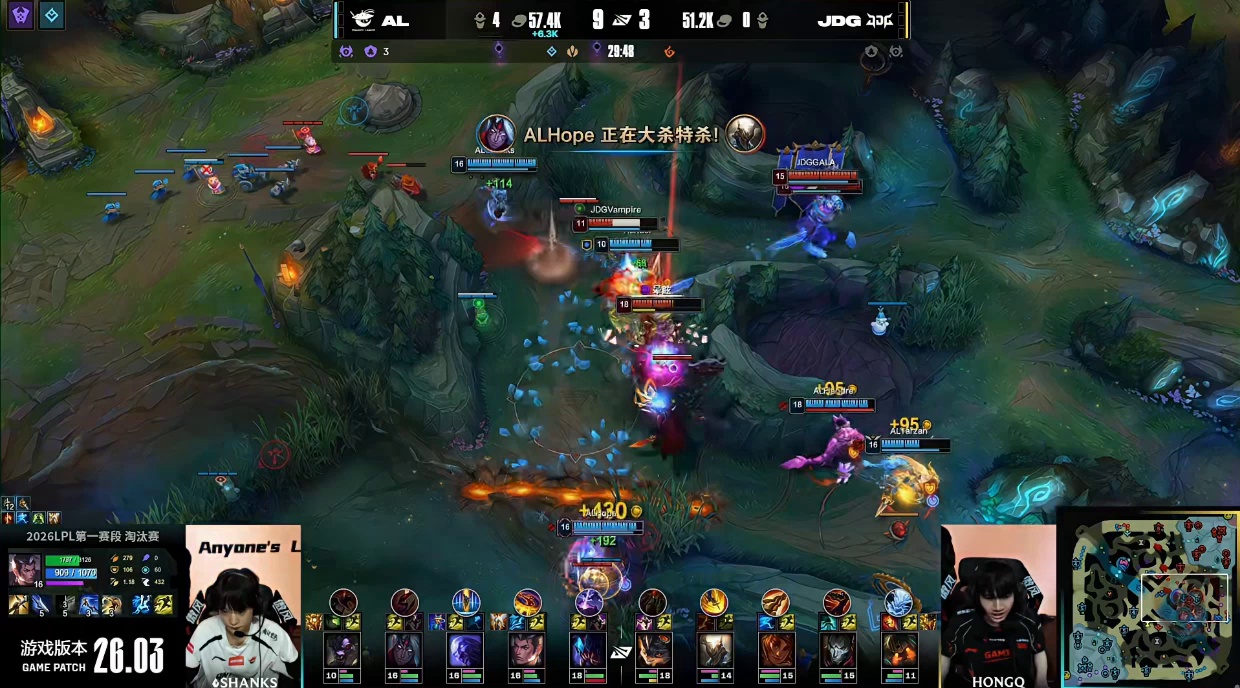Open the SHANKS player camera
Viewport: 1240px width, 688px height.
243,606
